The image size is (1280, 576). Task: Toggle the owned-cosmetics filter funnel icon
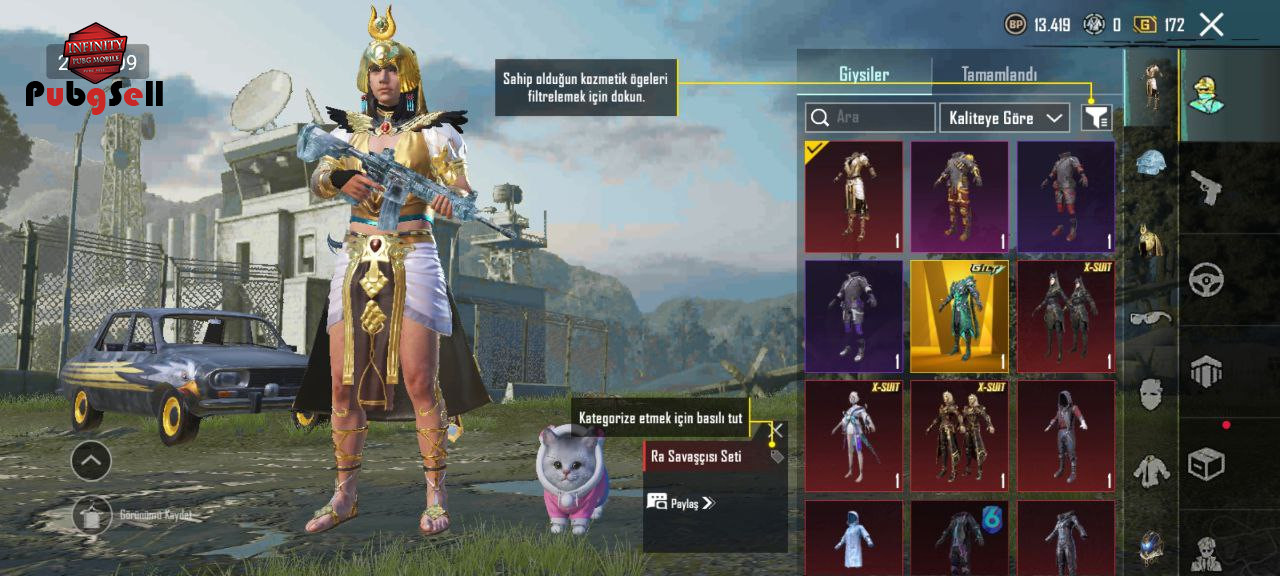(1096, 118)
